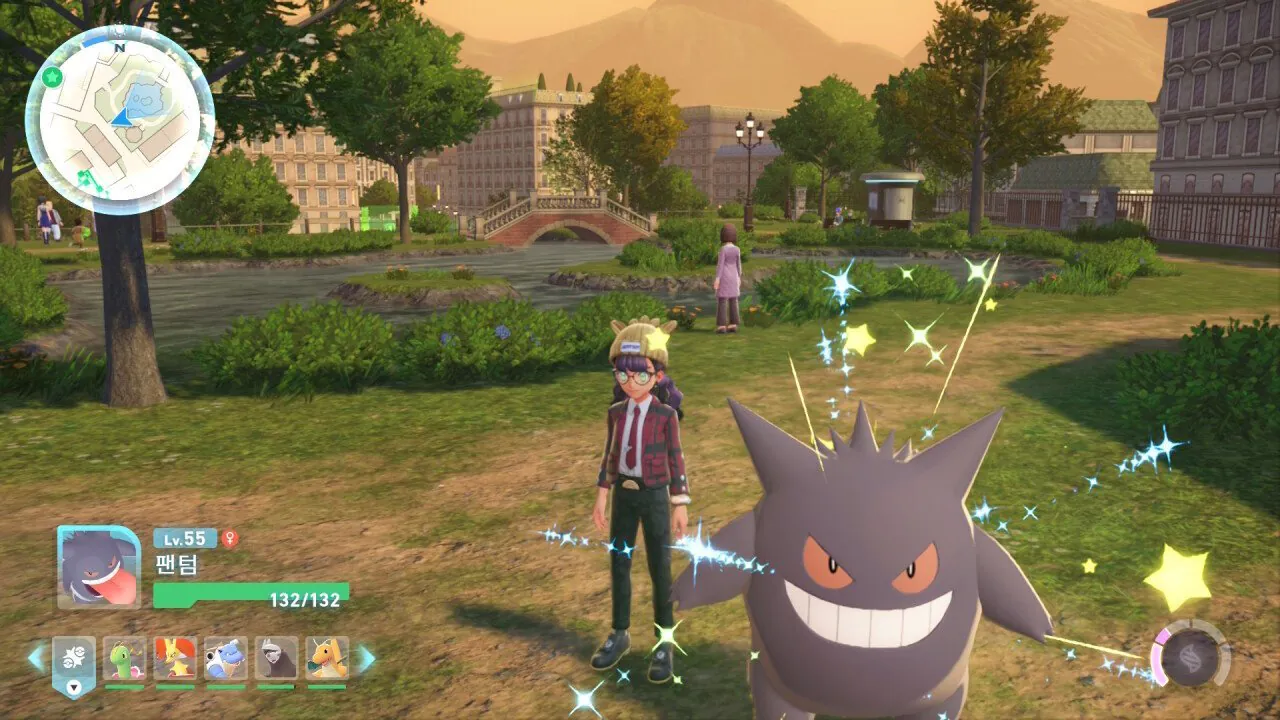Viewport: 1280px width, 720px height.
Task: Click the left arrow beside the party bar
Action: pos(36,658)
